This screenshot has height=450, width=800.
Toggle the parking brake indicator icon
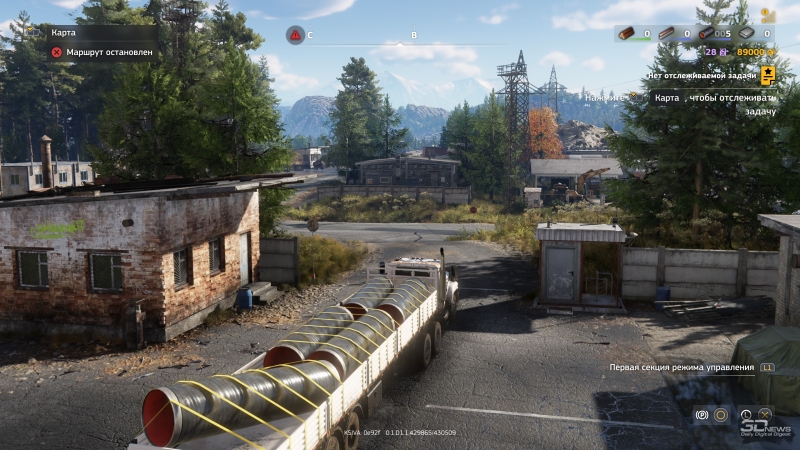point(701,414)
